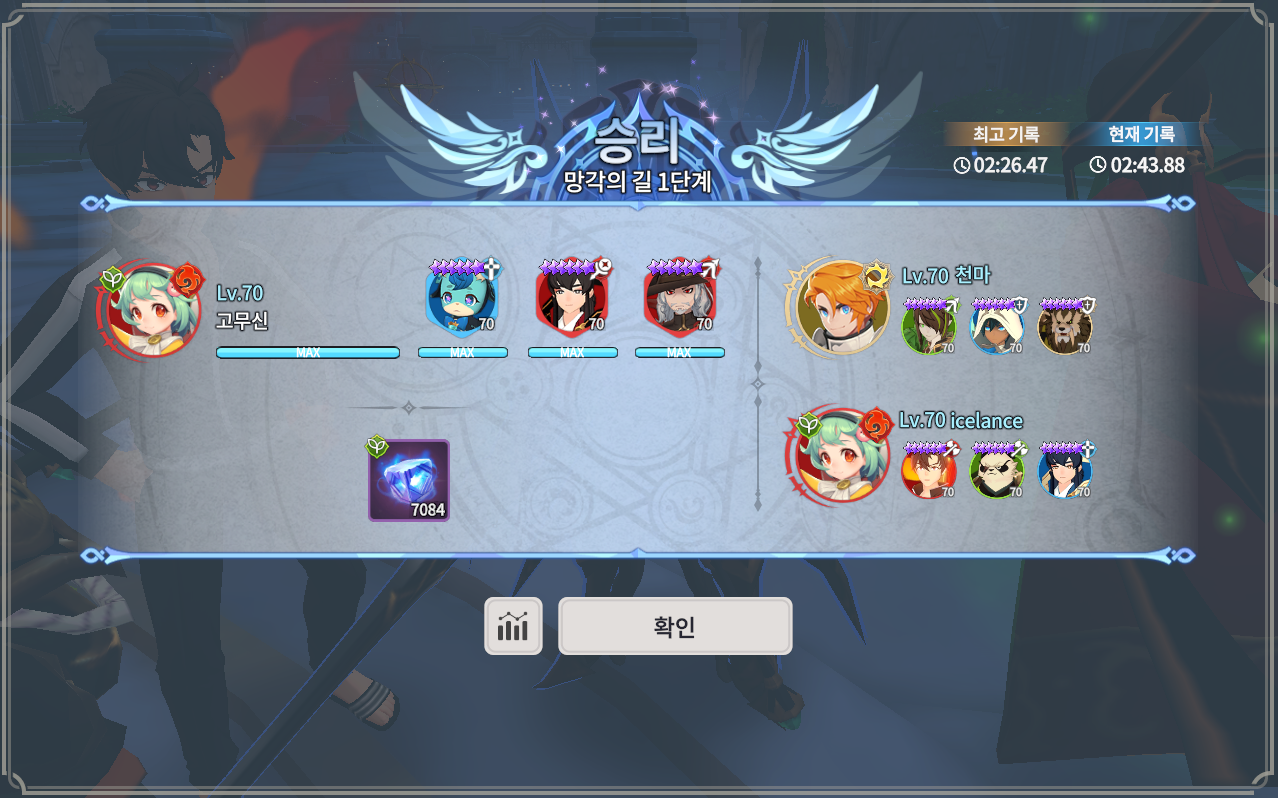Select icelance's red-haired hero portrait
1278x798 pixels.
928,472
